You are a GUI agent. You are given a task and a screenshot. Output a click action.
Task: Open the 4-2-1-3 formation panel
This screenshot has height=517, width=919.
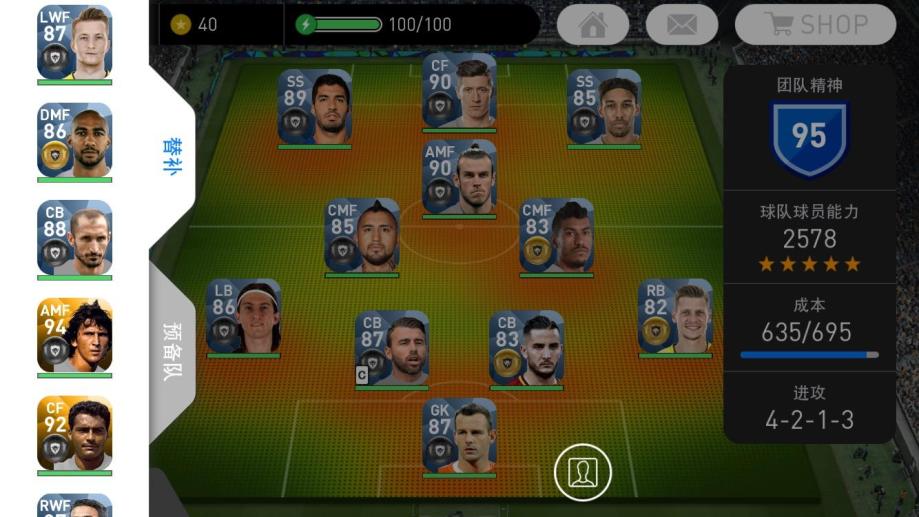tap(809, 408)
